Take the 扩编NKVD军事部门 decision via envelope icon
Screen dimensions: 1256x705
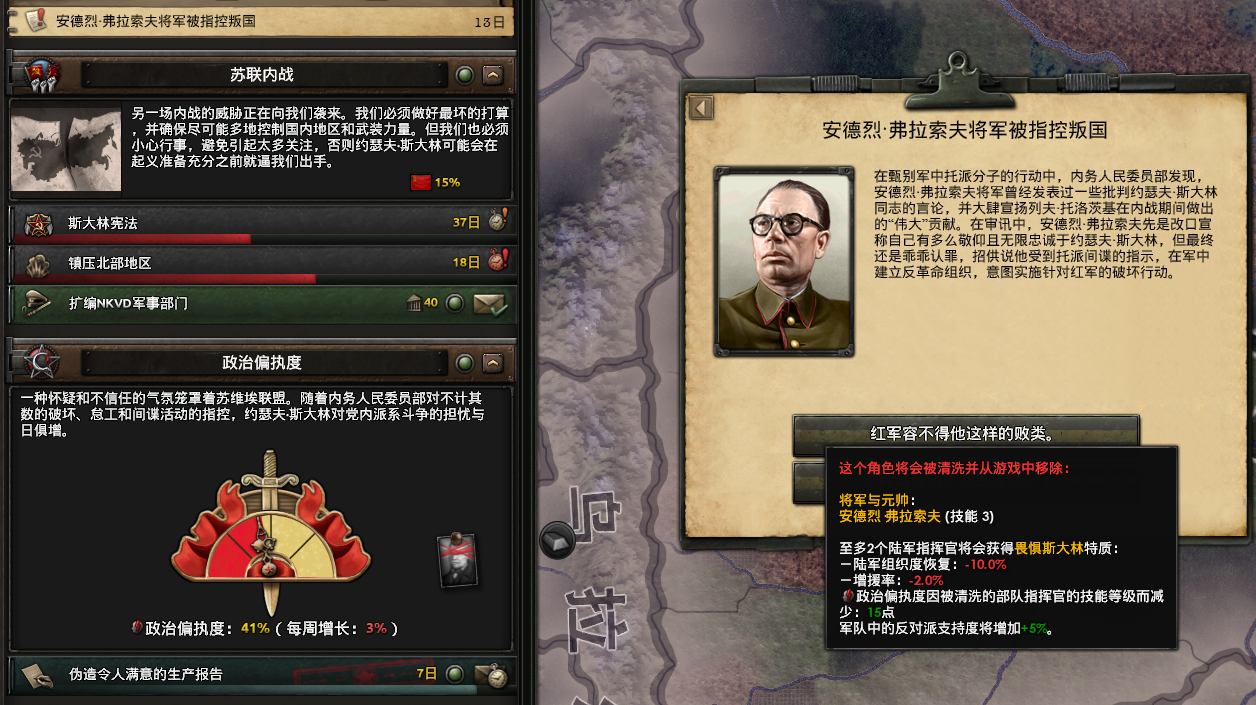490,303
